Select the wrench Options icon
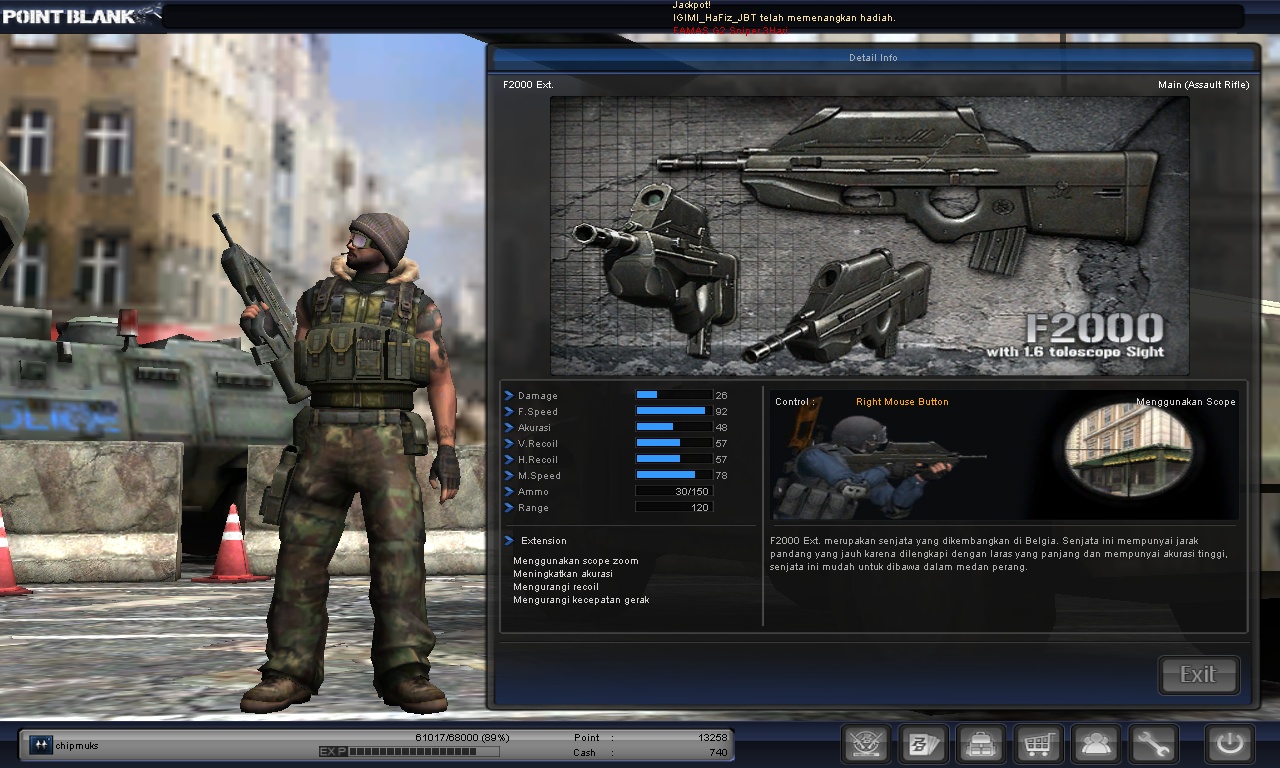 (1153, 743)
